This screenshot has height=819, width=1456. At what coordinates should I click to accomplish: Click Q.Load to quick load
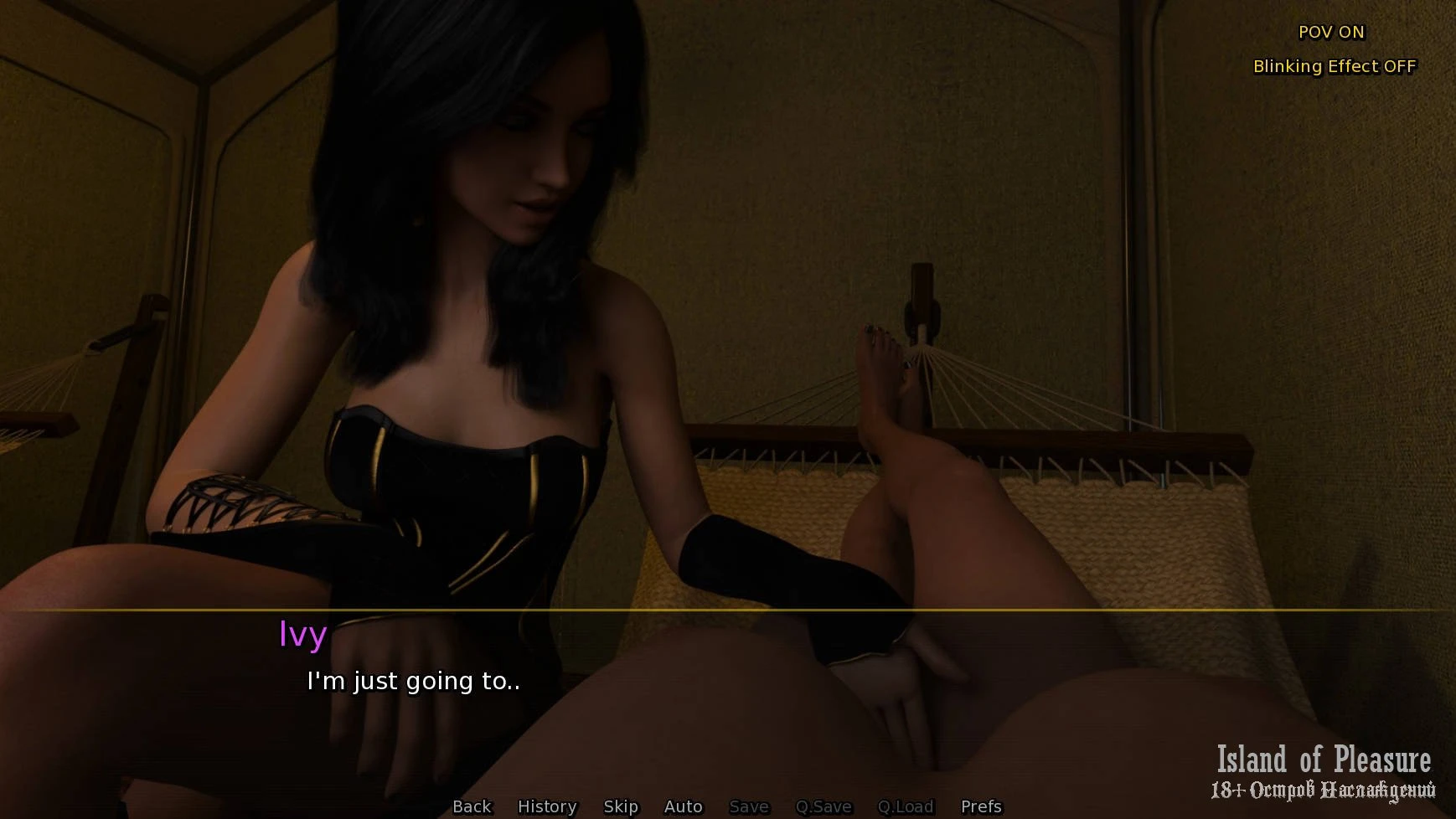(905, 806)
